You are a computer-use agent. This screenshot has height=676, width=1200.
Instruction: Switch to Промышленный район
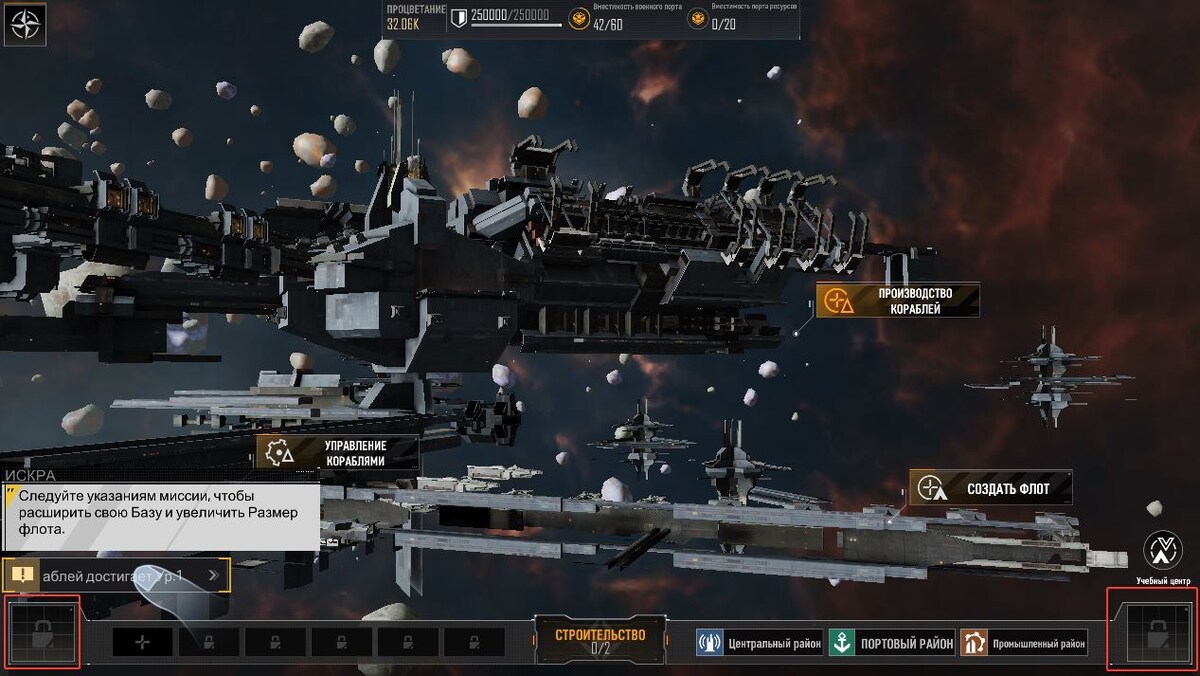pyautogui.click(x=1024, y=643)
